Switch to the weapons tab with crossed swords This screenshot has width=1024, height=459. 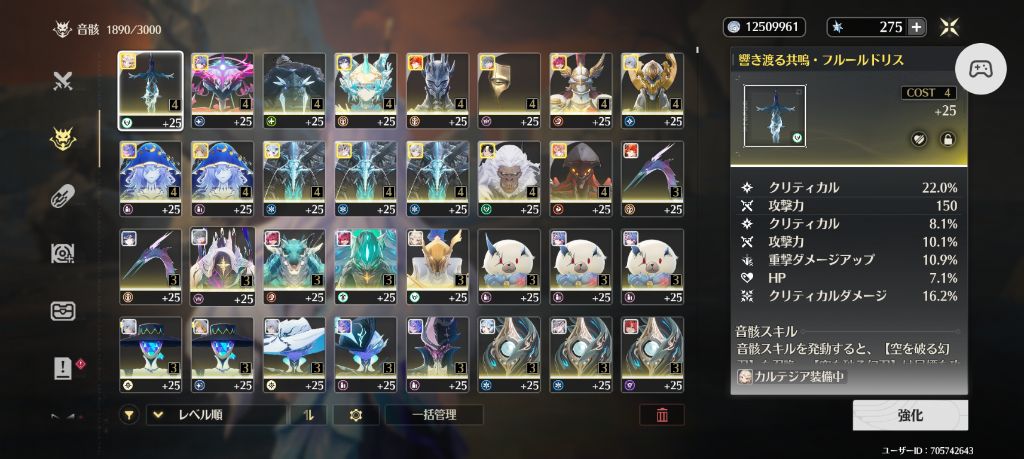point(63,82)
